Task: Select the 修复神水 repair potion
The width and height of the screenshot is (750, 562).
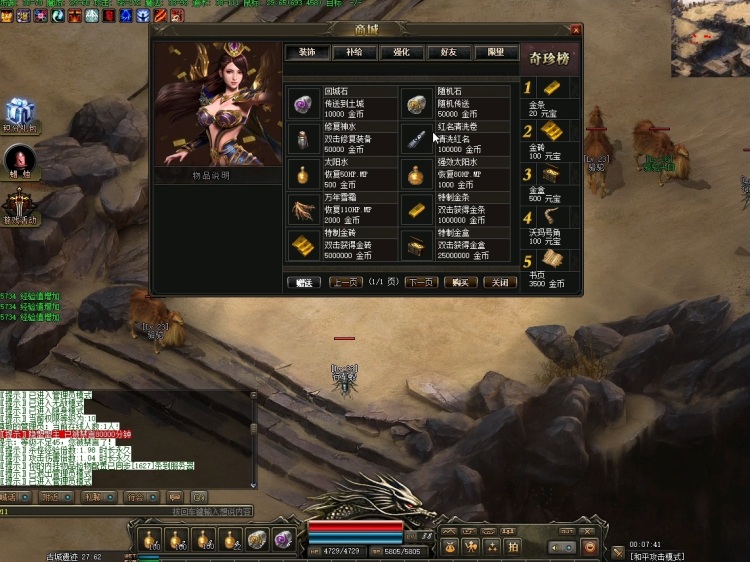Action: coord(302,138)
